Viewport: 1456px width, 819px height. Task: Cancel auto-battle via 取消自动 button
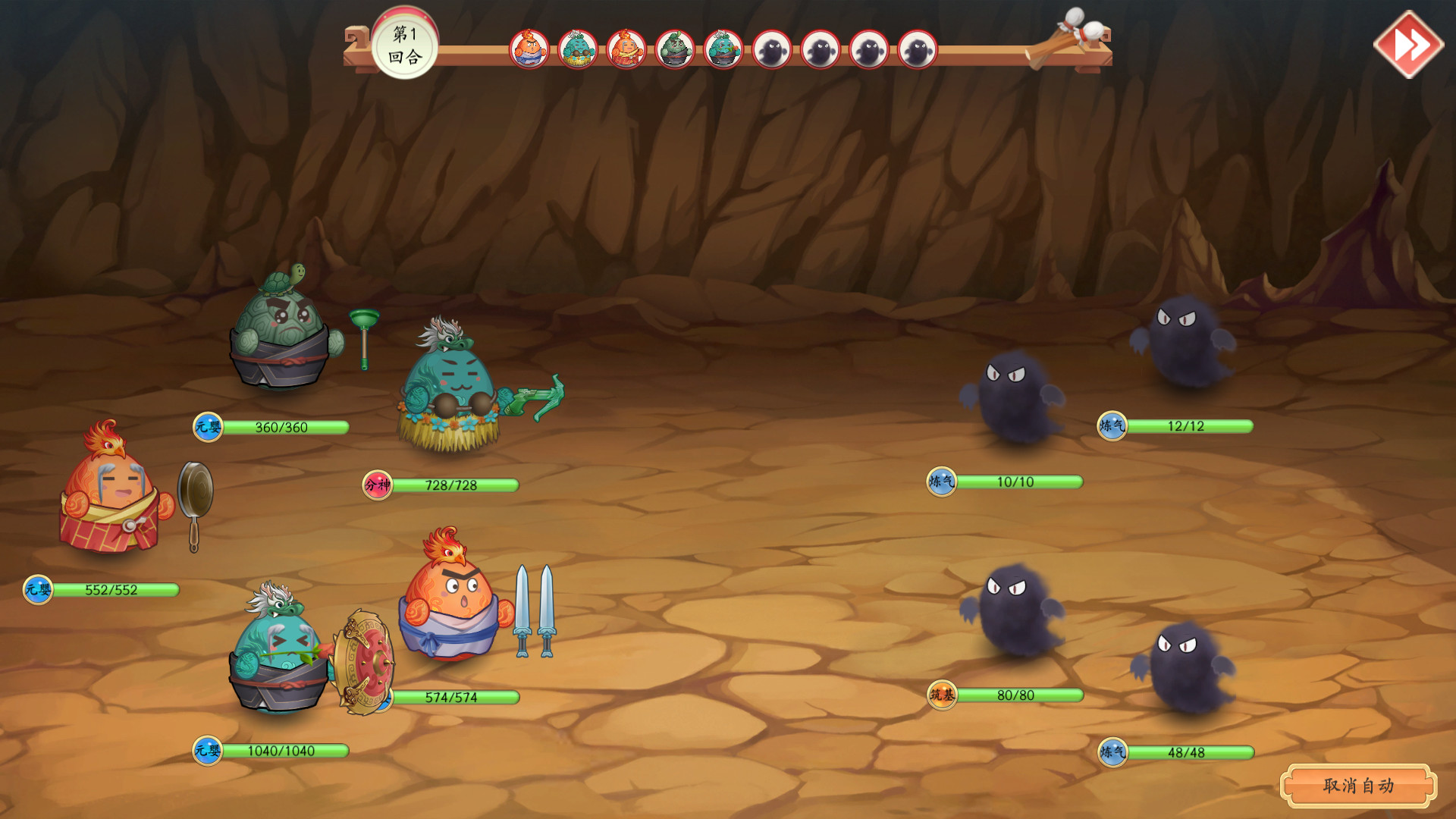[x=1357, y=786]
